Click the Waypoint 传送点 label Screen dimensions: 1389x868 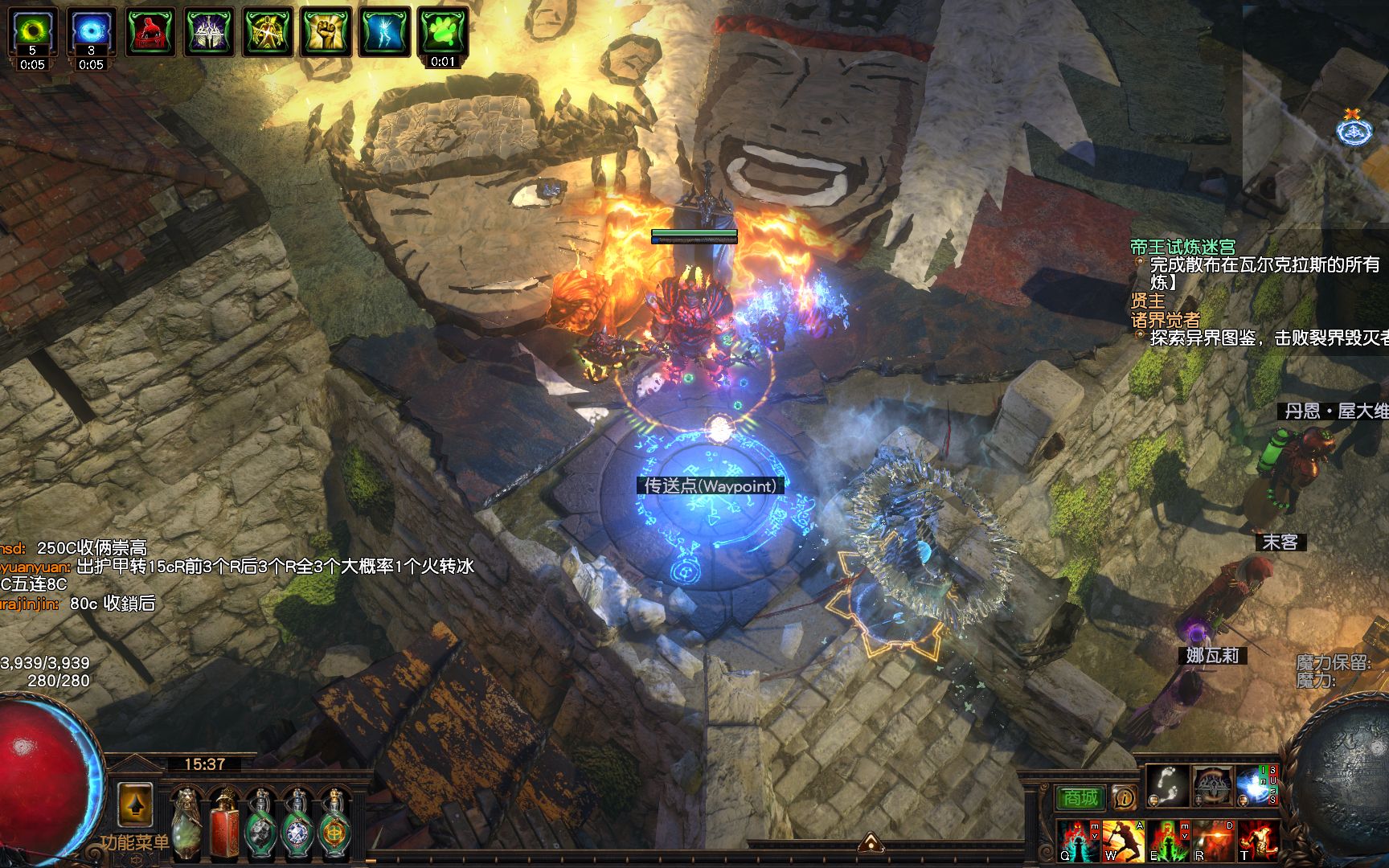711,486
